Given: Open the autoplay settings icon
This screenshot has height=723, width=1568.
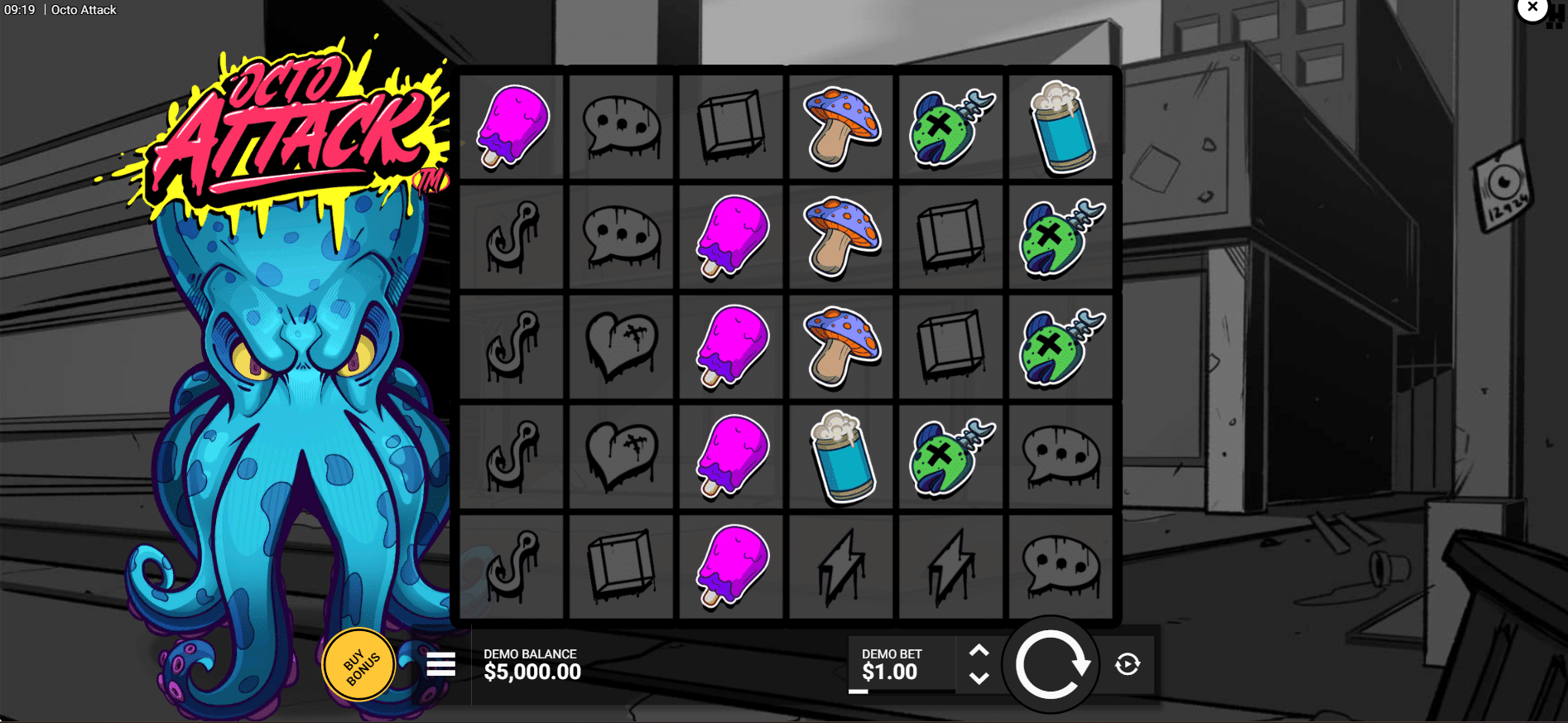Looking at the screenshot, I should 1128,663.
